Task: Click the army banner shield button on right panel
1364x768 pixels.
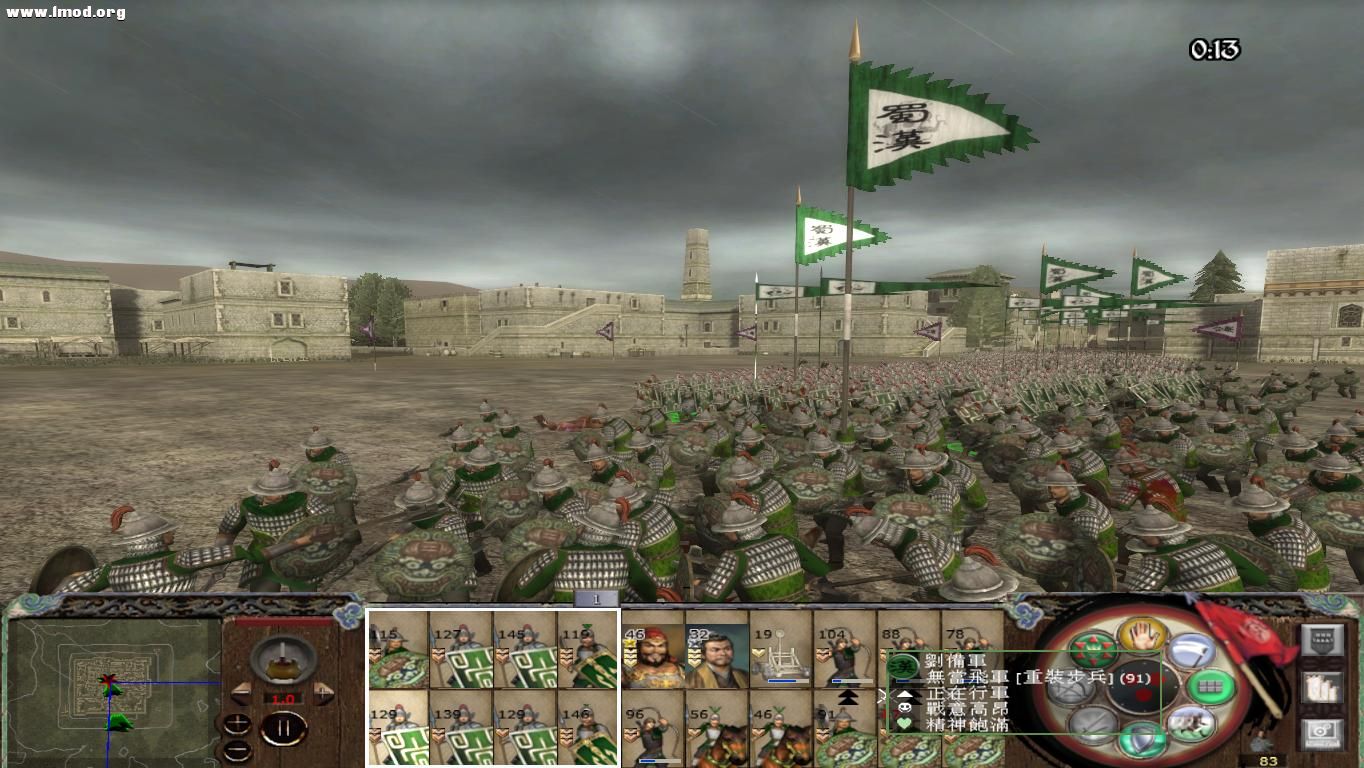Action: click(1321, 641)
